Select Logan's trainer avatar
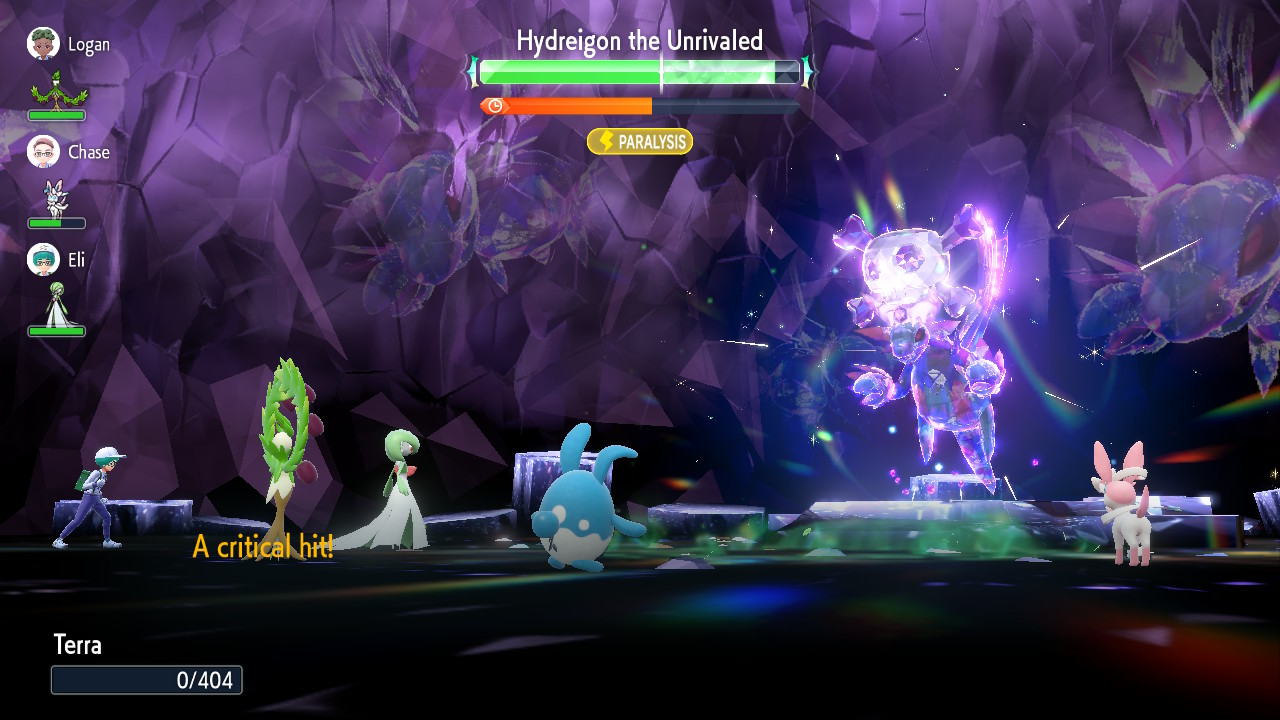The width and height of the screenshot is (1280, 720). [44, 44]
